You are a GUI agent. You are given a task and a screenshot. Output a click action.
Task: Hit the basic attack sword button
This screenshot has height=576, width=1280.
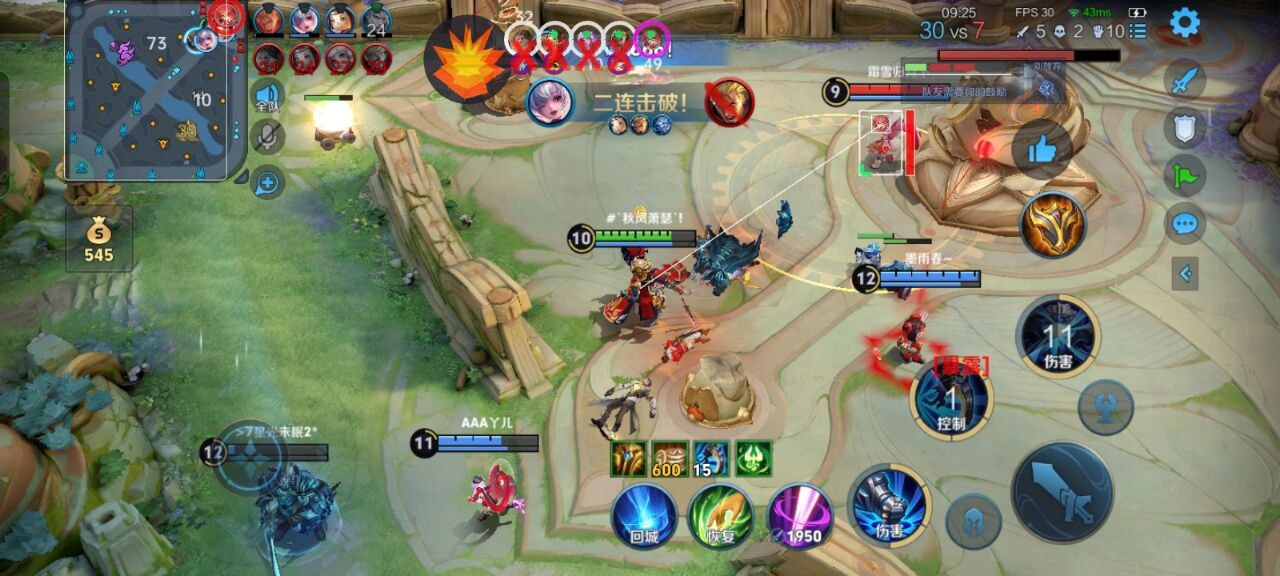click(x=1062, y=492)
